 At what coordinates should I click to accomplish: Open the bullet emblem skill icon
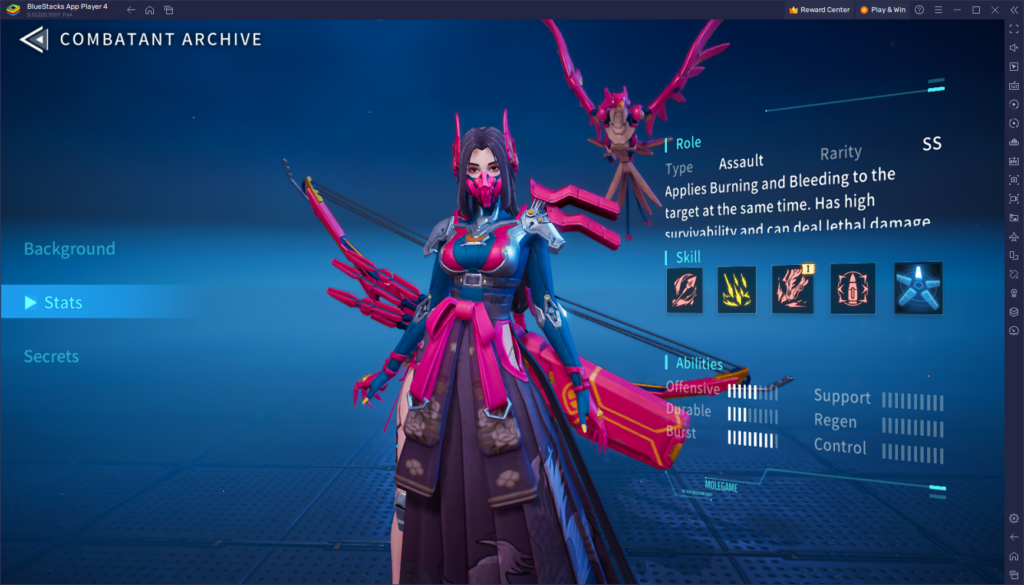click(853, 289)
